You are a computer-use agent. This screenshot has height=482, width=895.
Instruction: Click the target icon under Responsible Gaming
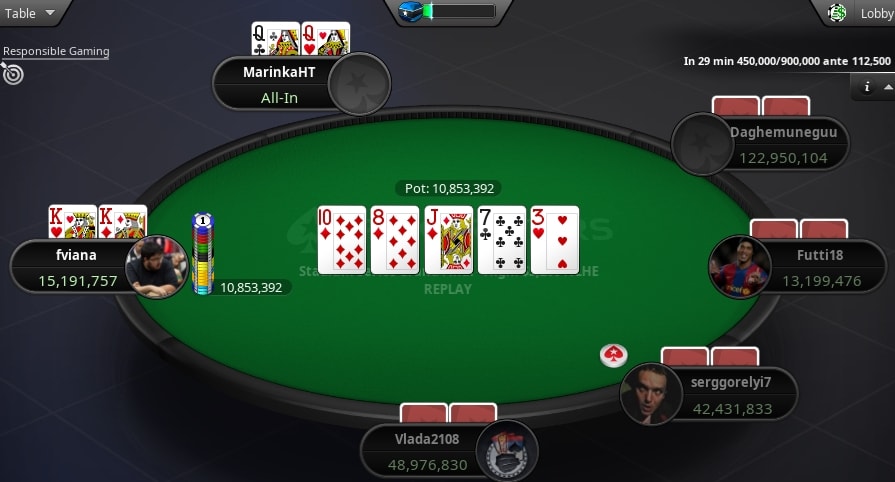point(12,73)
